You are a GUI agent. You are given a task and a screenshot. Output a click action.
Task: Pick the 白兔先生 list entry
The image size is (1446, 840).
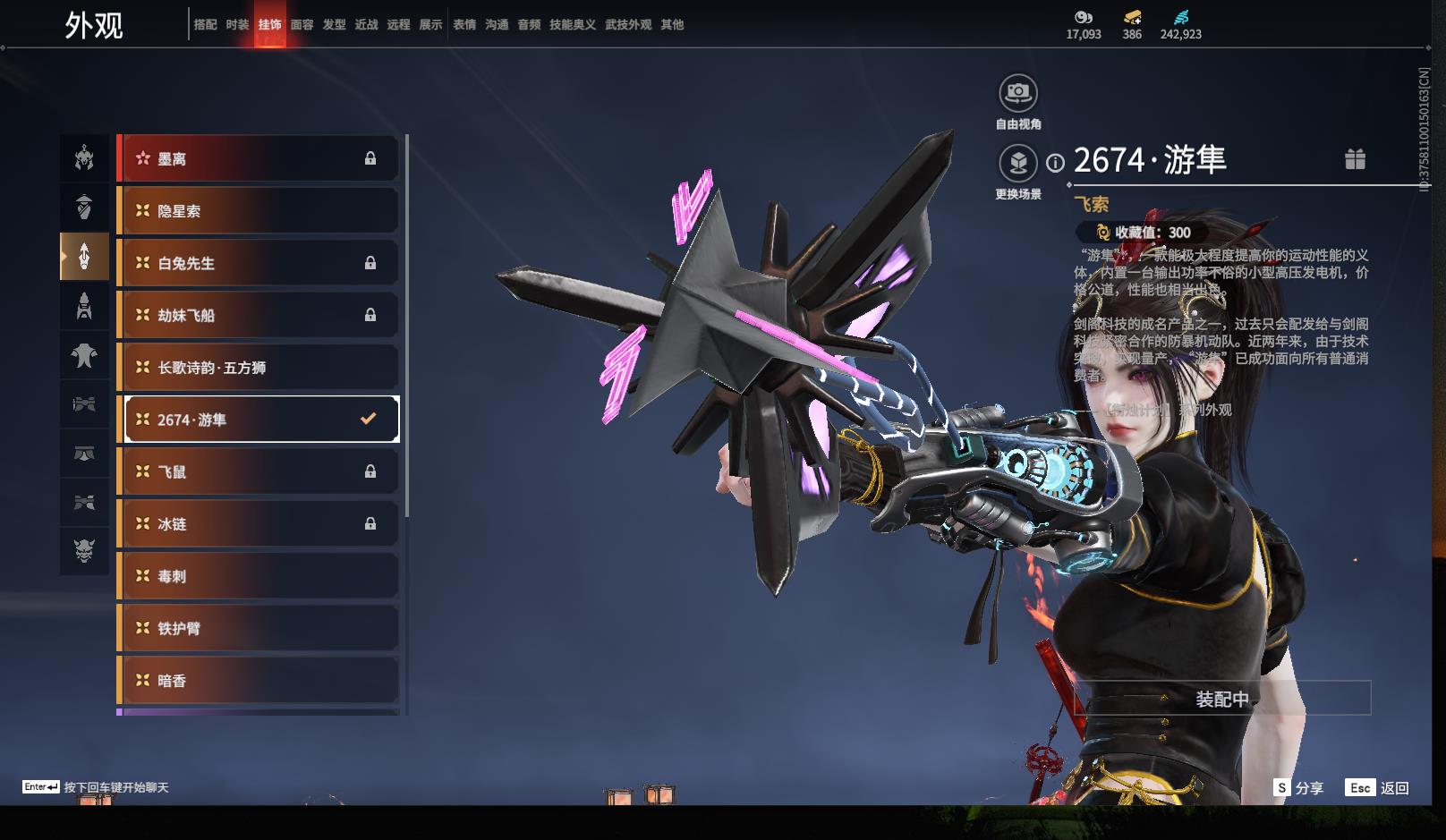[258, 263]
